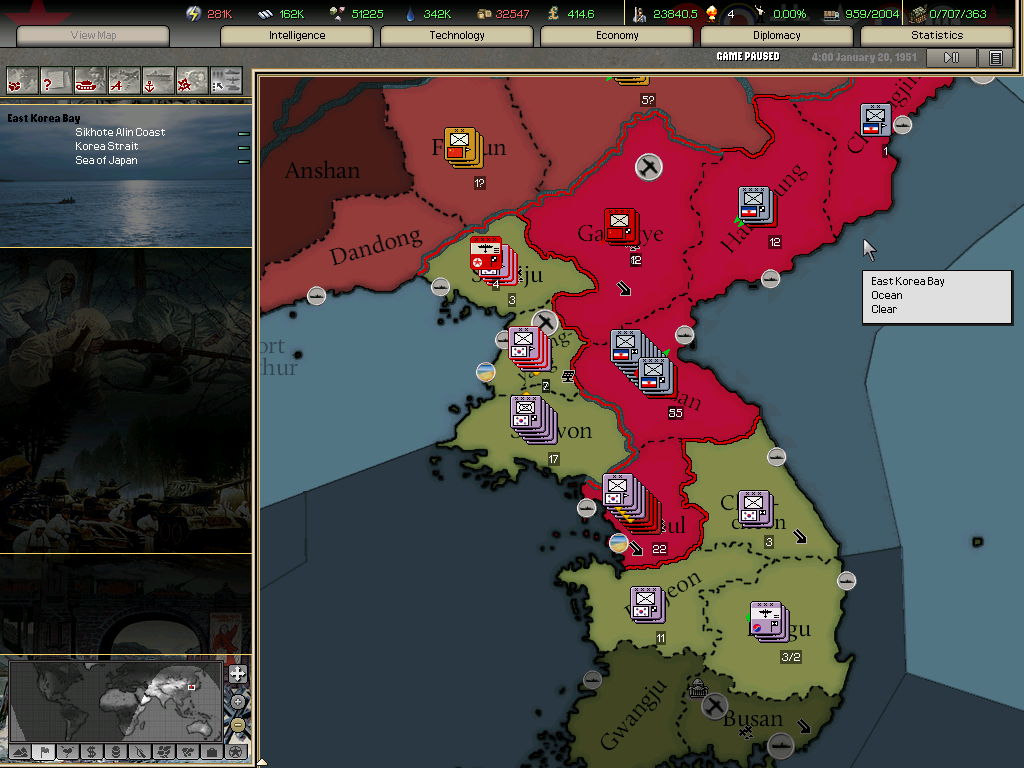1024x768 pixels.
Task: Activate the dollar sign economic map mode
Action: click(x=91, y=751)
